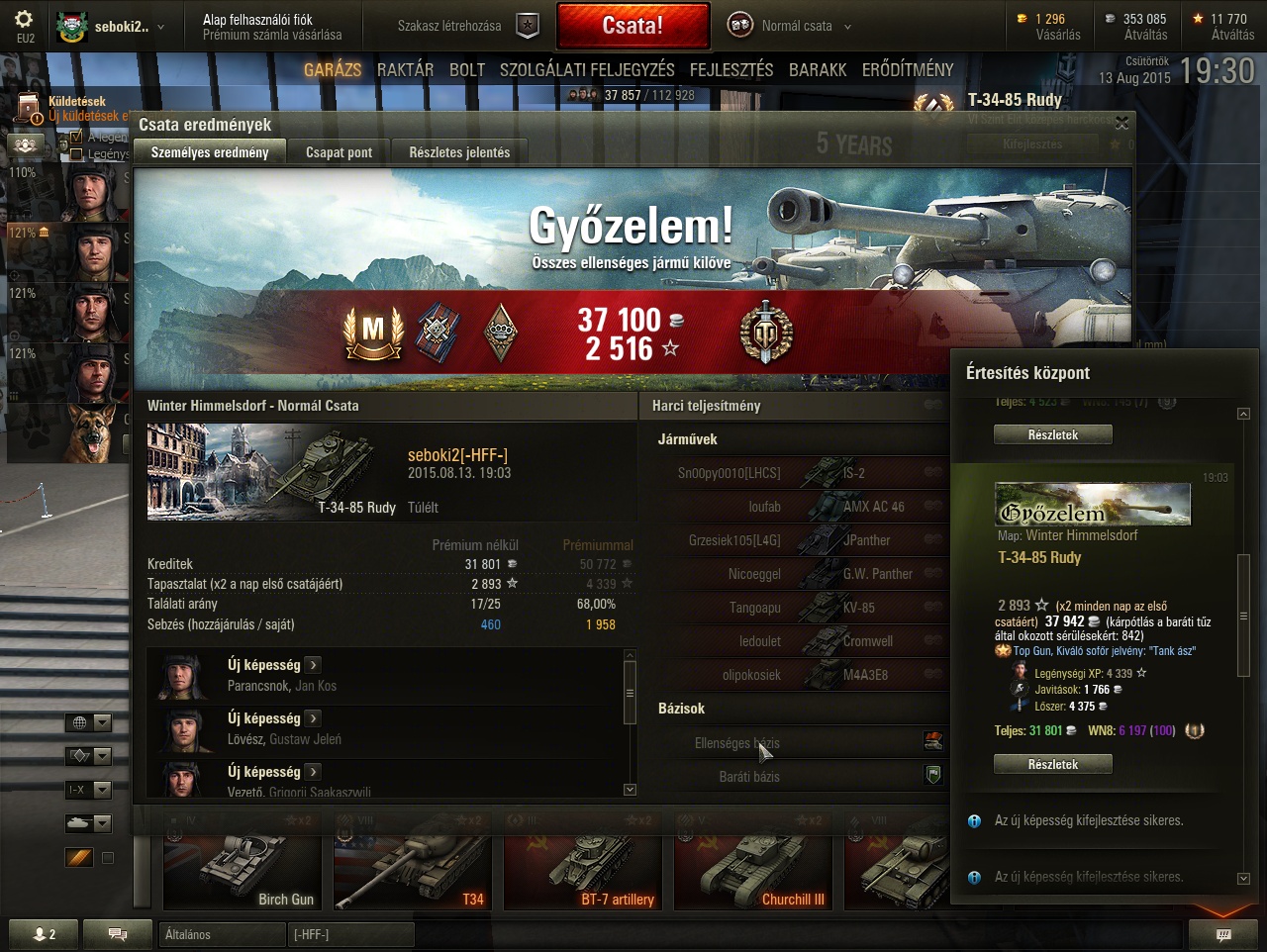Image resolution: width=1267 pixels, height=952 pixels.
Task: Open the RAKTÁR depot menu
Action: pos(405,69)
